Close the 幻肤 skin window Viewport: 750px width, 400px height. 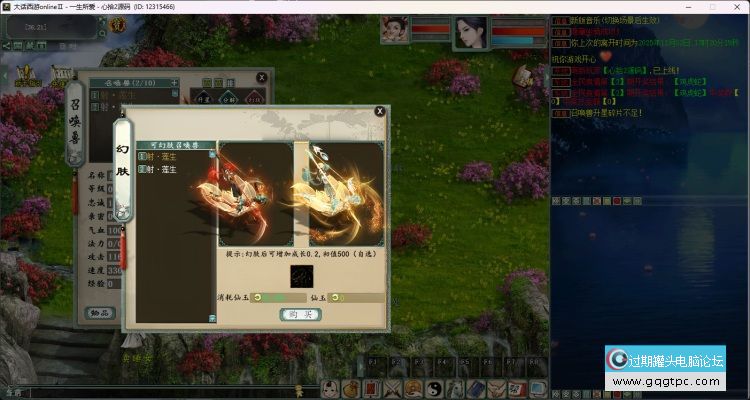point(379,112)
